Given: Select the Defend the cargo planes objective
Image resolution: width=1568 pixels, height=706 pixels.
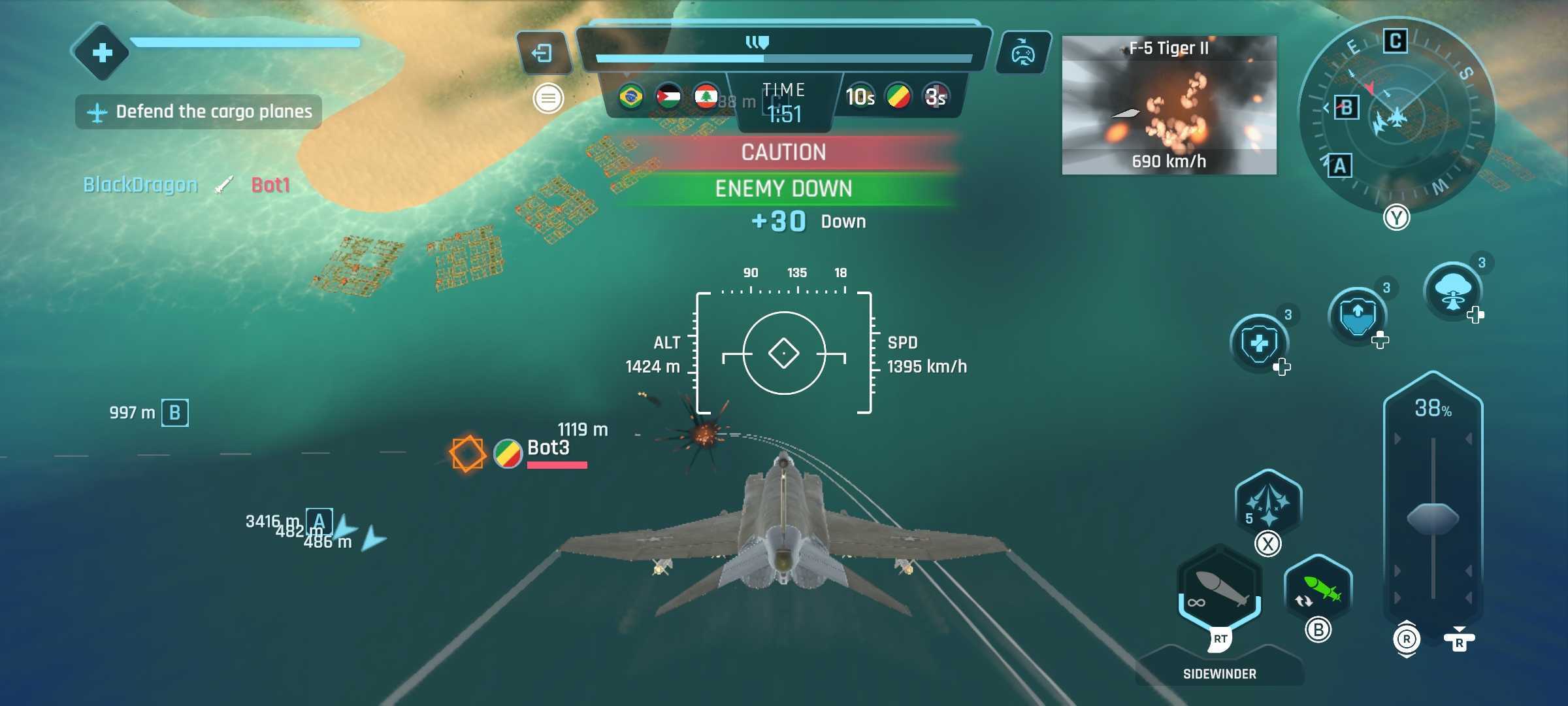Looking at the screenshot, I should point(199,112).
